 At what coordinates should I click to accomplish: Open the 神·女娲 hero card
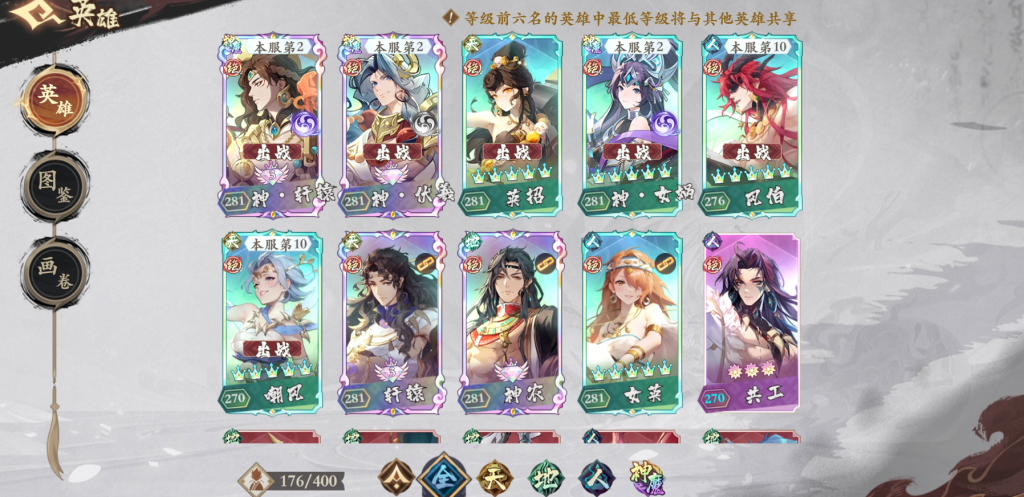632,125
